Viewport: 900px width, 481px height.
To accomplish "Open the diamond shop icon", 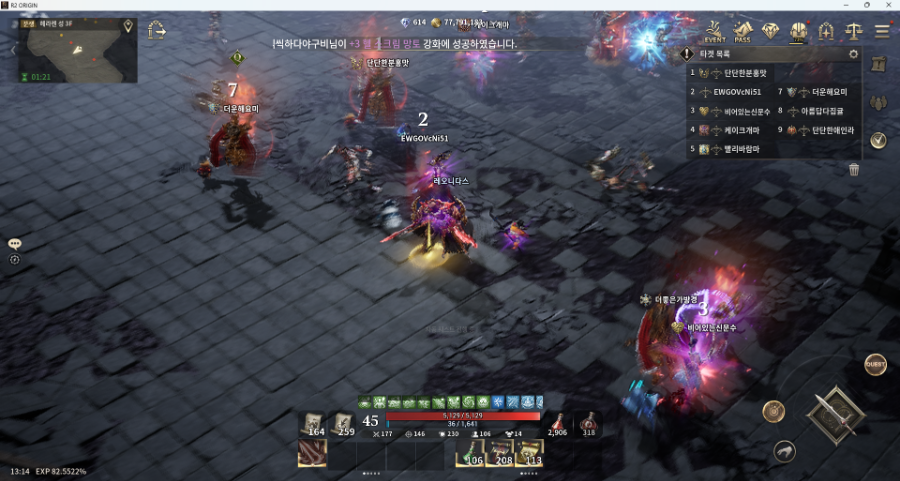I will click(770, 31).
